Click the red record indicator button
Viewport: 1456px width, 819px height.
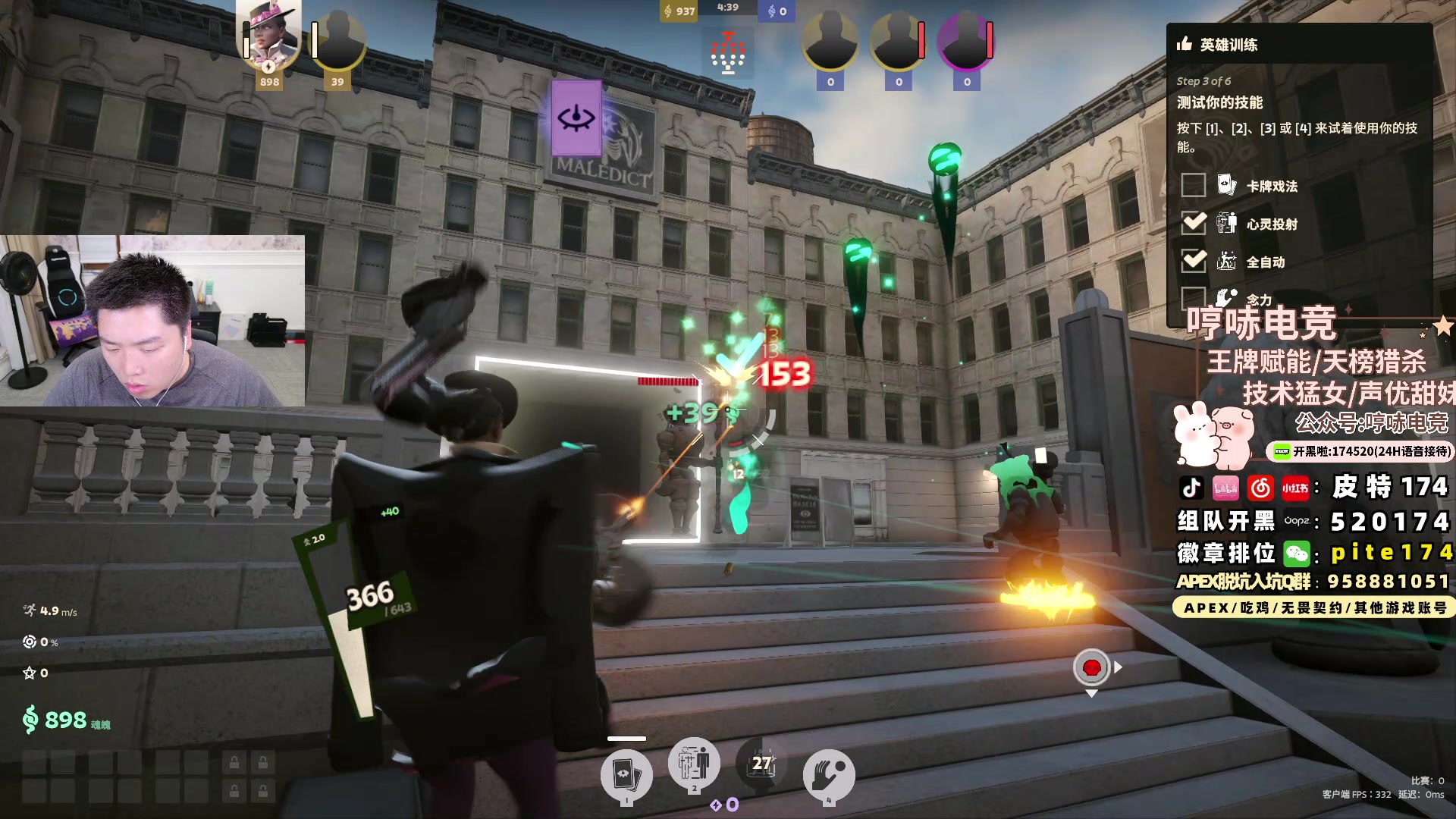1091,667
